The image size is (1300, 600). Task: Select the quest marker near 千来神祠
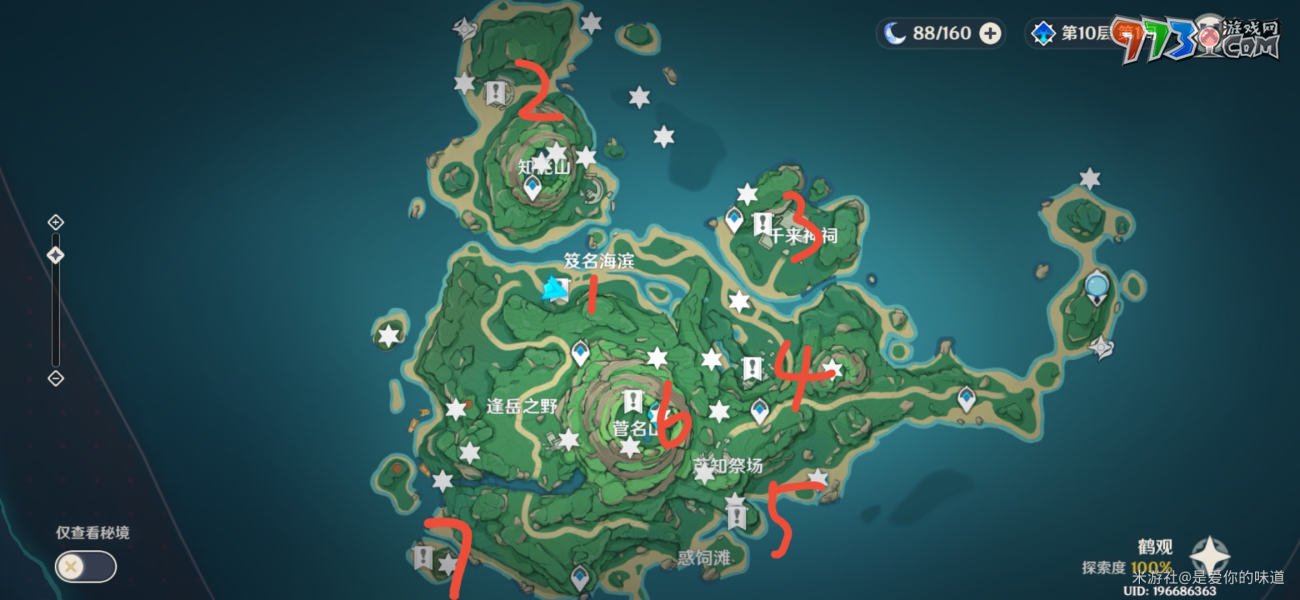click(762, 222)
